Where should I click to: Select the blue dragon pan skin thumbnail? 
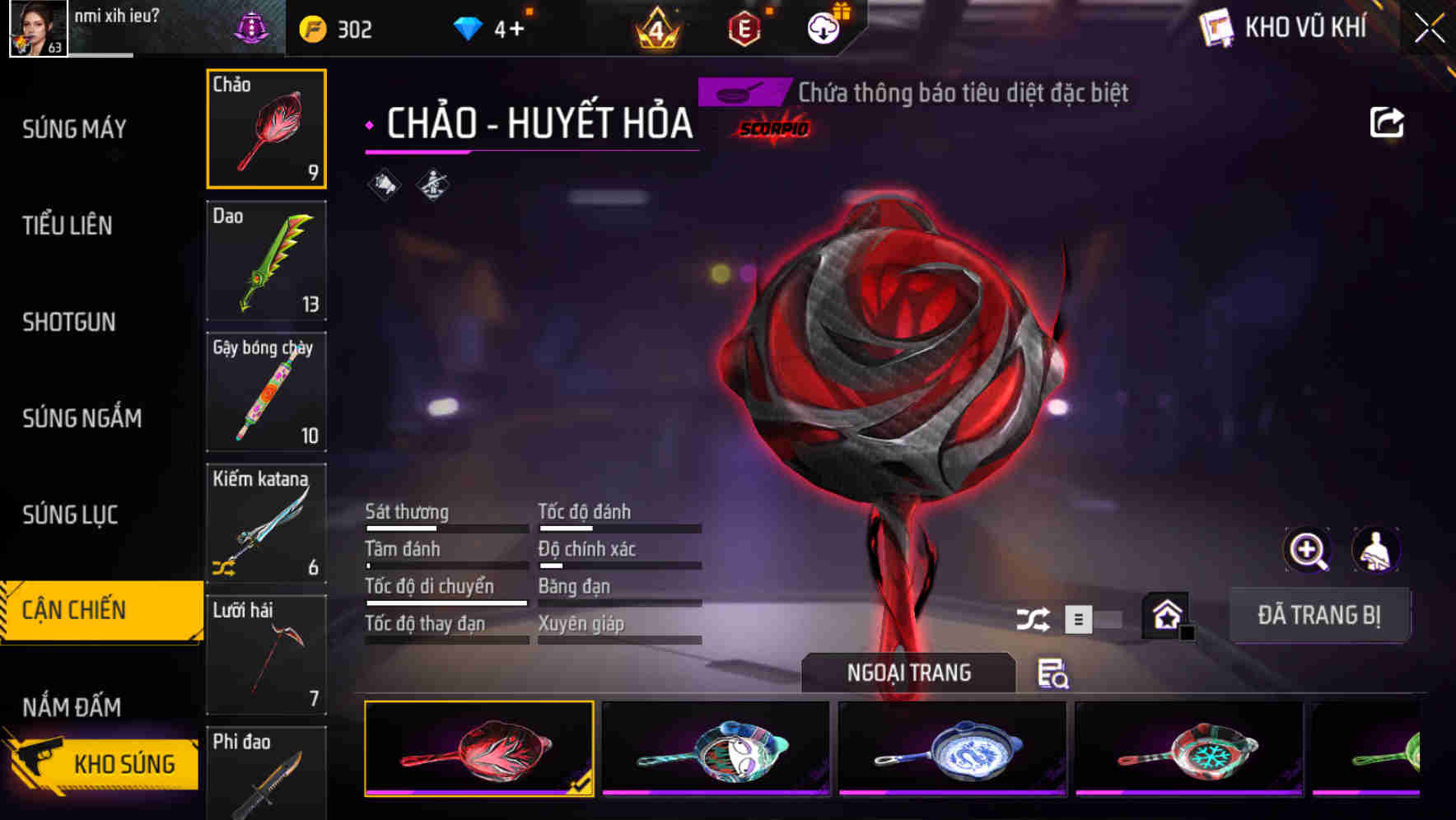pos(951,748)
